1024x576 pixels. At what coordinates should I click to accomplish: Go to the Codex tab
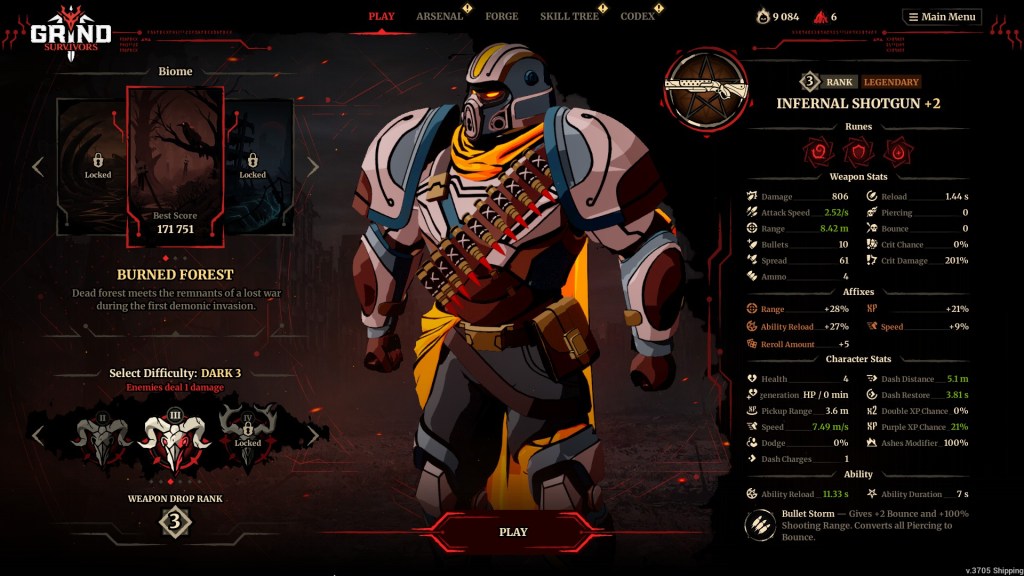[x=637, y=16]
